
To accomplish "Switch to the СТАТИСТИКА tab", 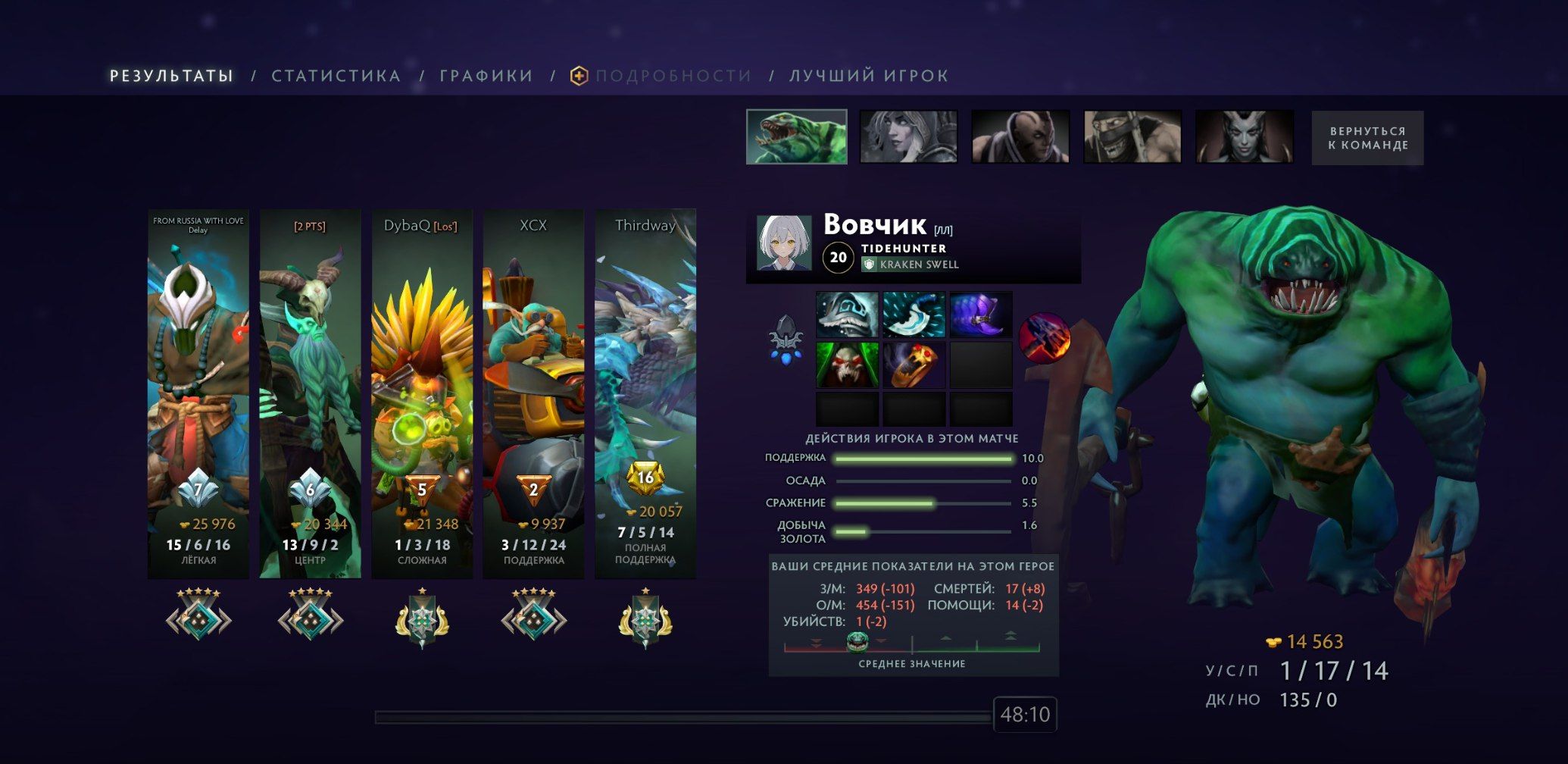I will pyautogui.click(x=338, y=75).
